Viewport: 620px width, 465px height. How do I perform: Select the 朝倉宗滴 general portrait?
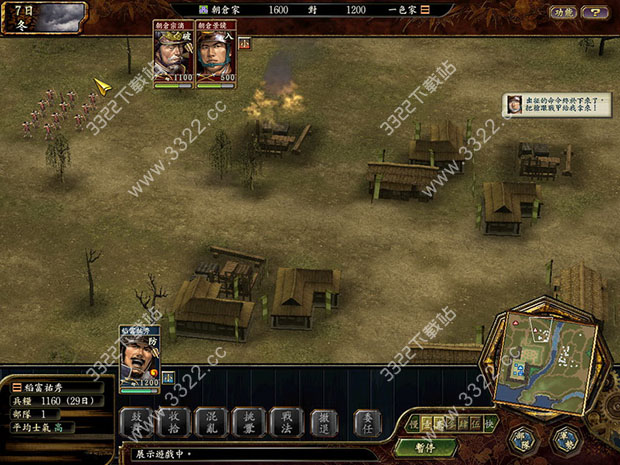[x=173, y=56]
